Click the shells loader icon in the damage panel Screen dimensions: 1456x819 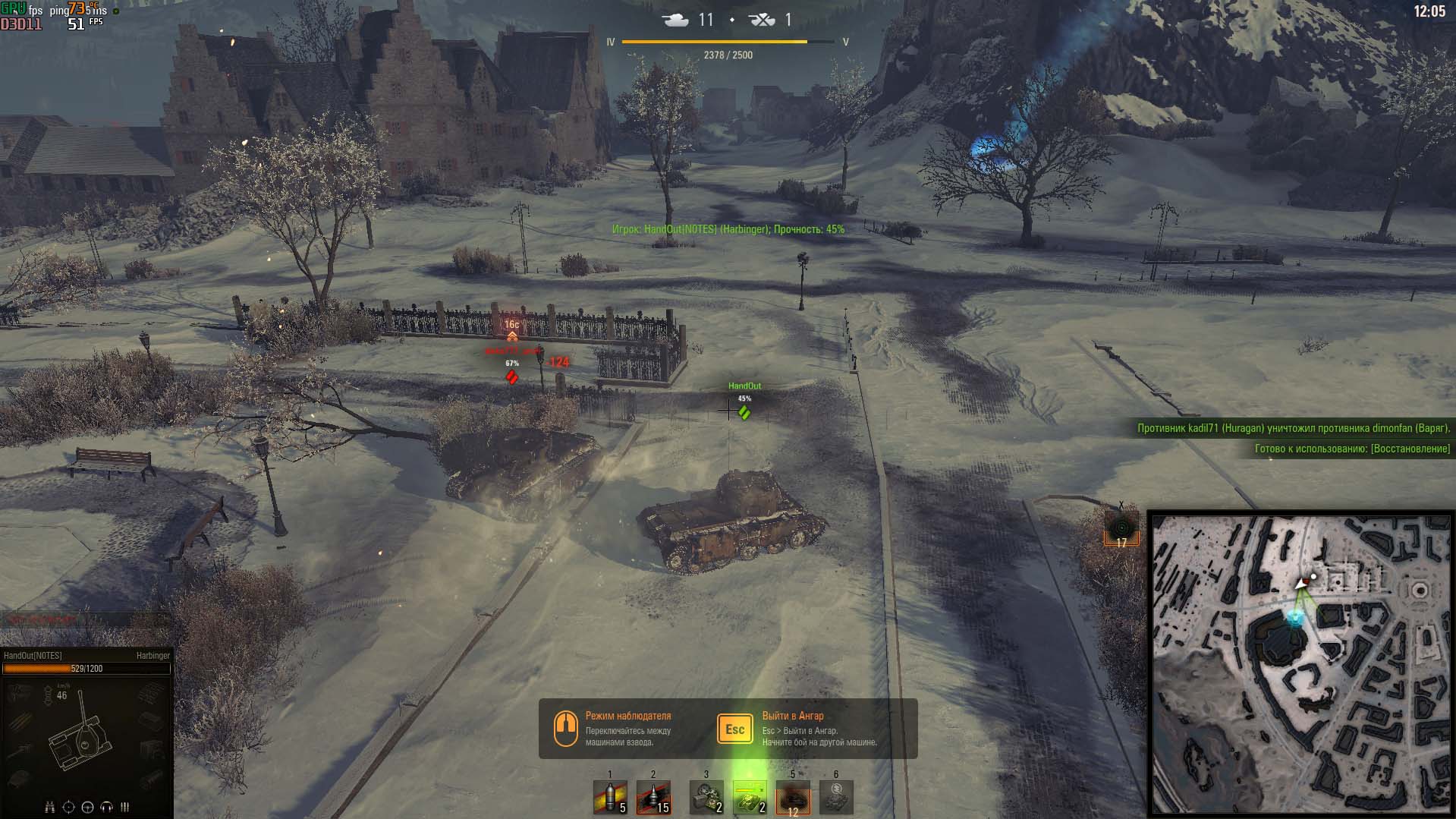(x=125, y=807)
